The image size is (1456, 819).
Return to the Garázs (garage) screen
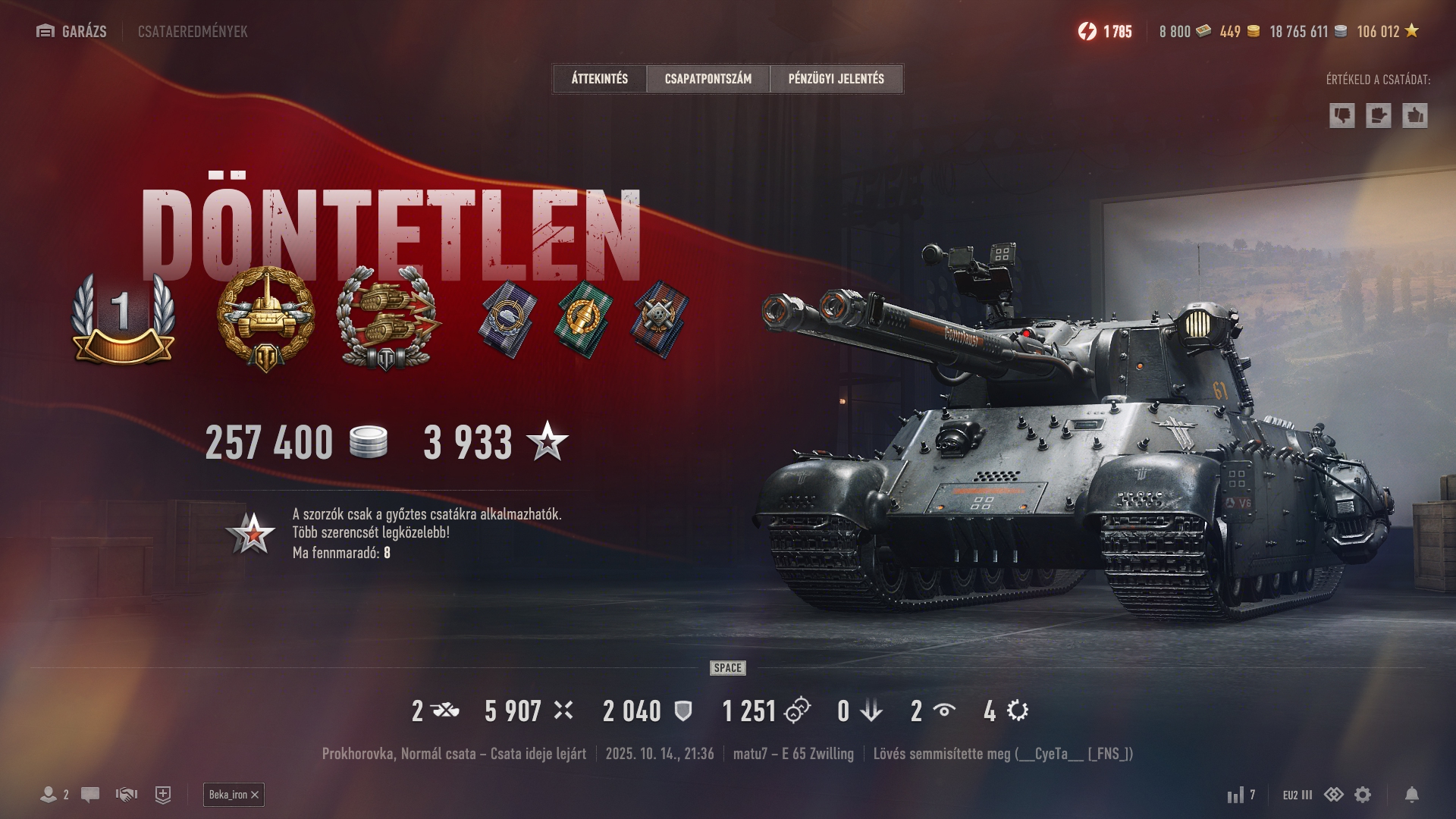click(x=72, y=31)
